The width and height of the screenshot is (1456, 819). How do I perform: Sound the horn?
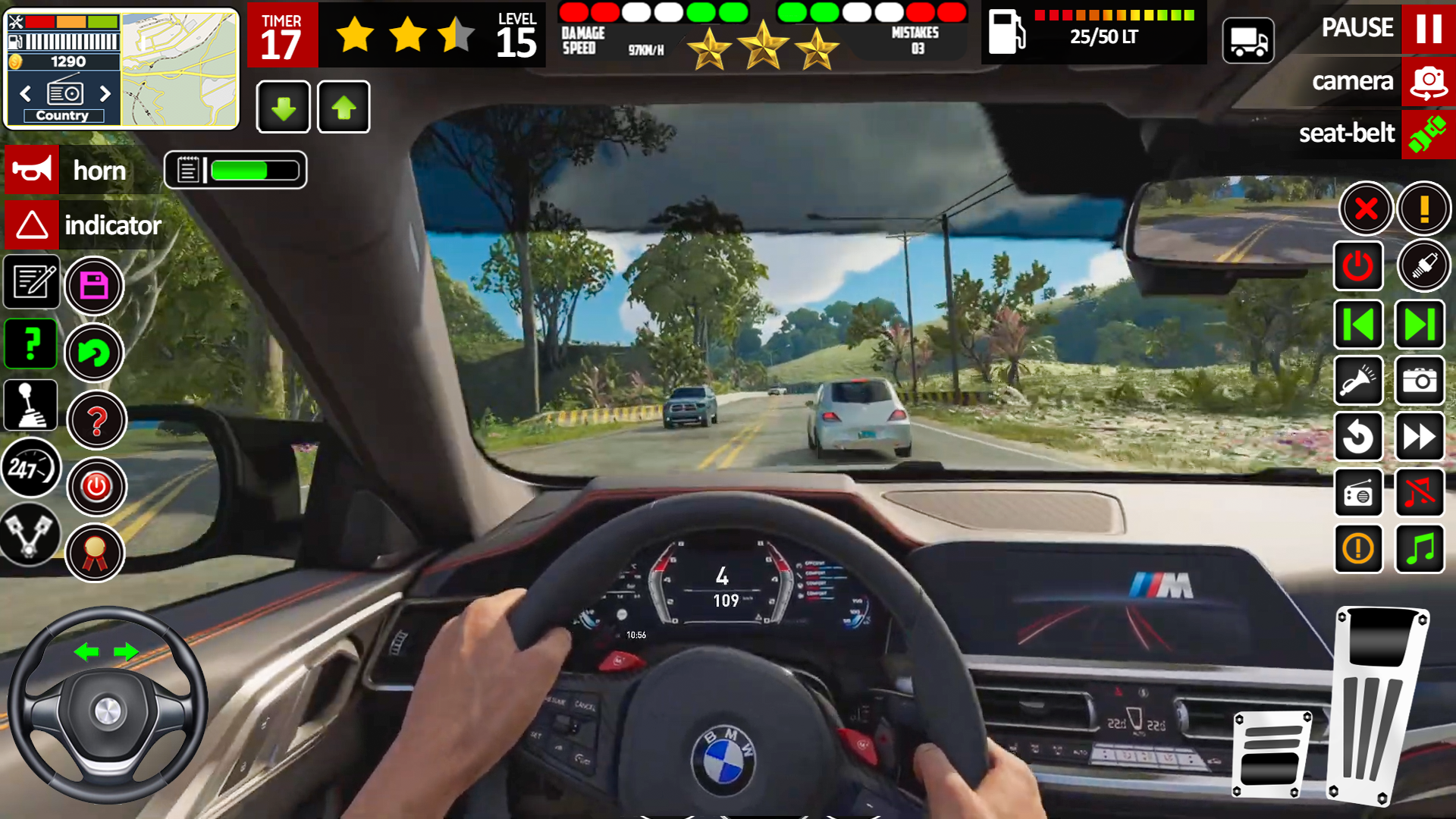point(32,170)
